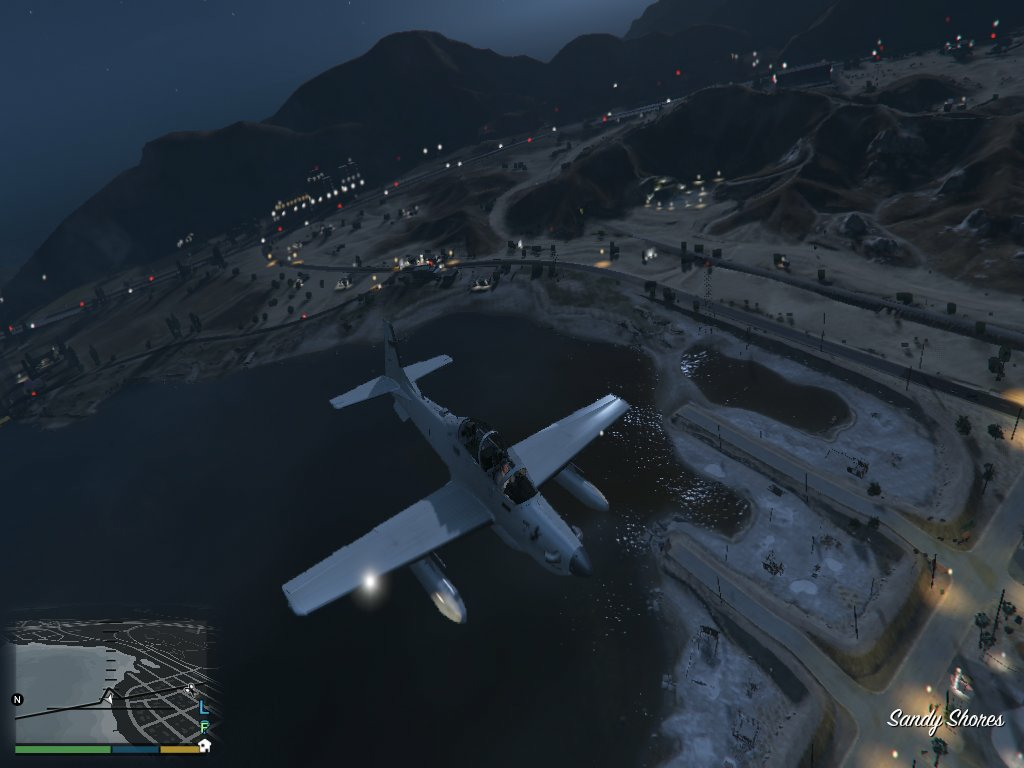1024x768 pixels.
Task: Click the white safehouse icon on the minimap
Action: (204, 745)
